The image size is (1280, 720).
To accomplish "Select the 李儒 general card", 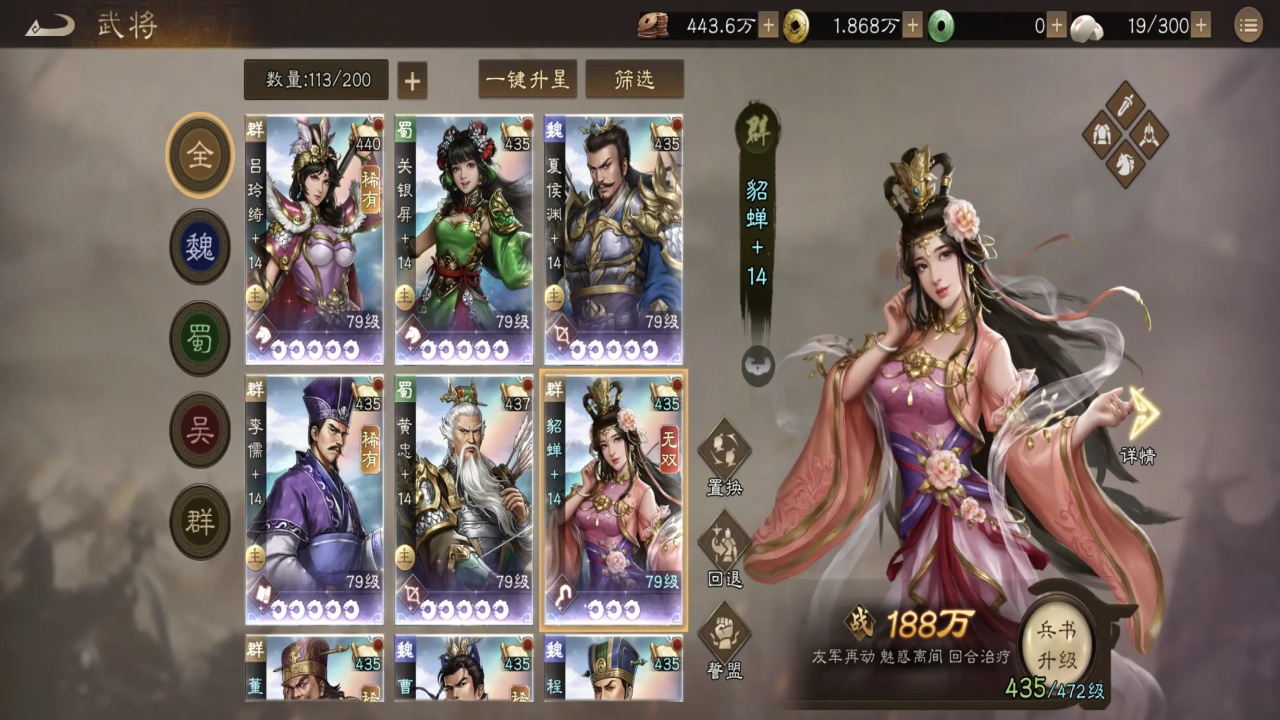I will point(315,500).
